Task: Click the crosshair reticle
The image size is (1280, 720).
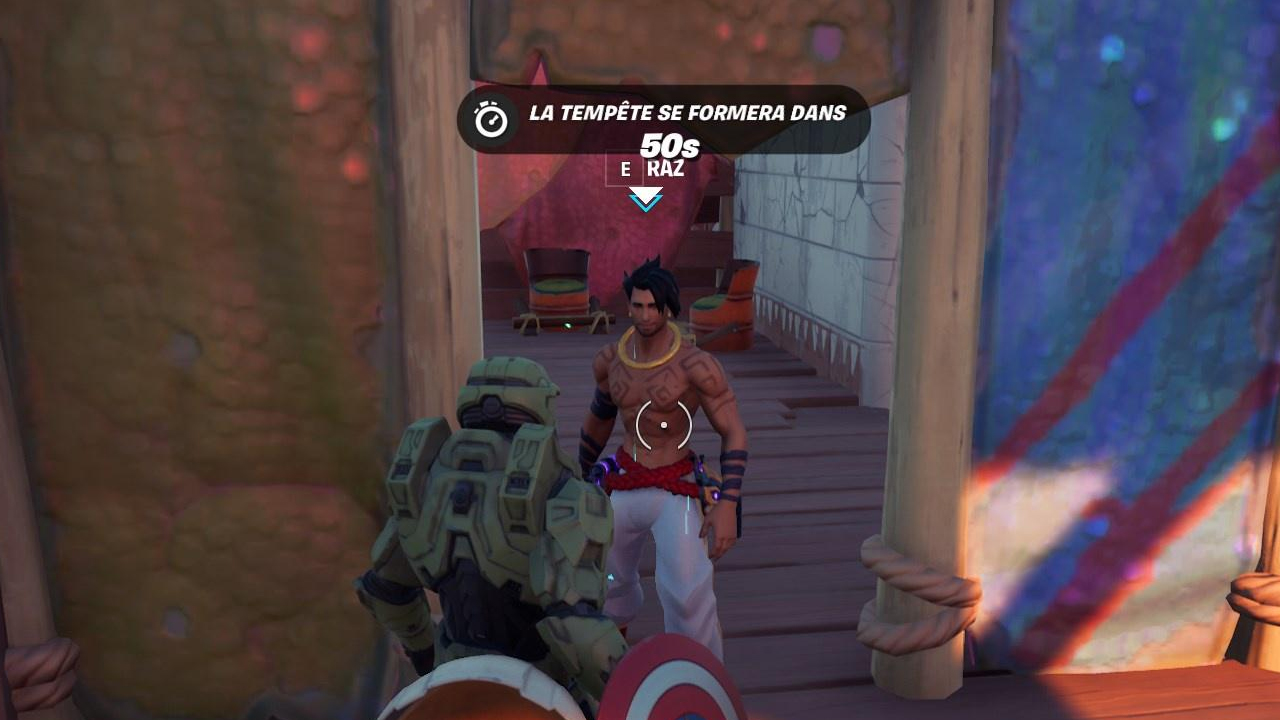Action: click(x=662, y=424)
